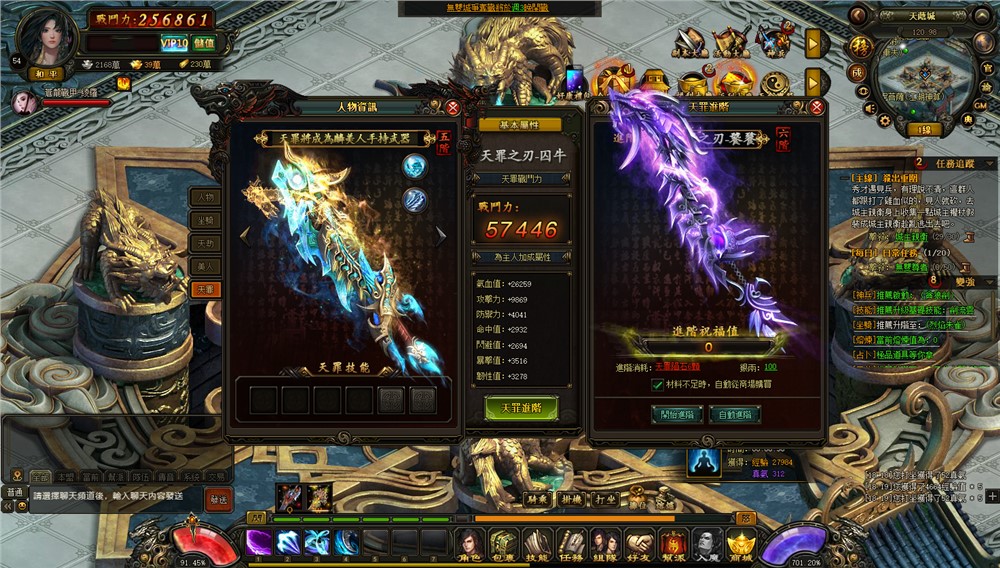Select the 美人 beauty tab
Image resolution: width=1000 pixels, height=568 pixels.
coord(205,266)
